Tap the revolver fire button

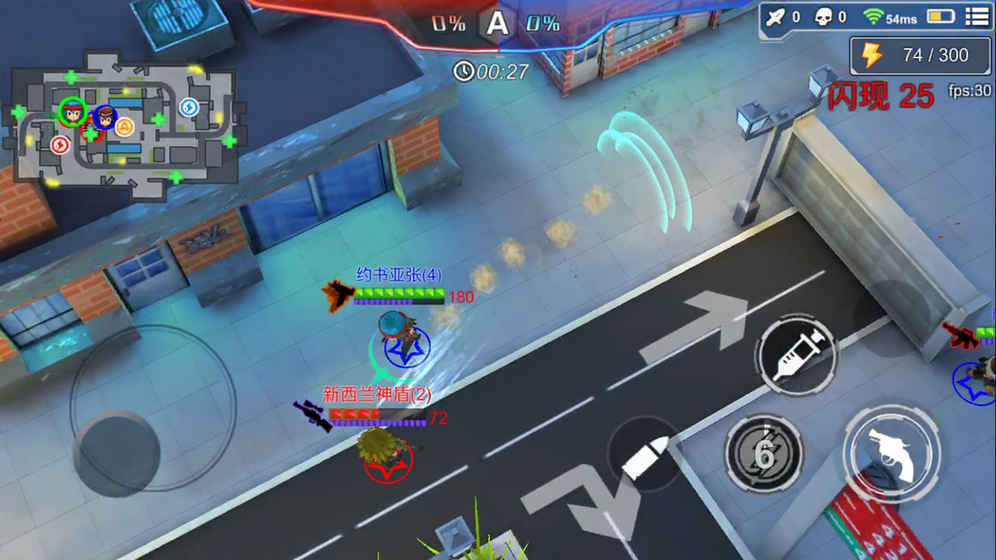[x=890, y=450]
